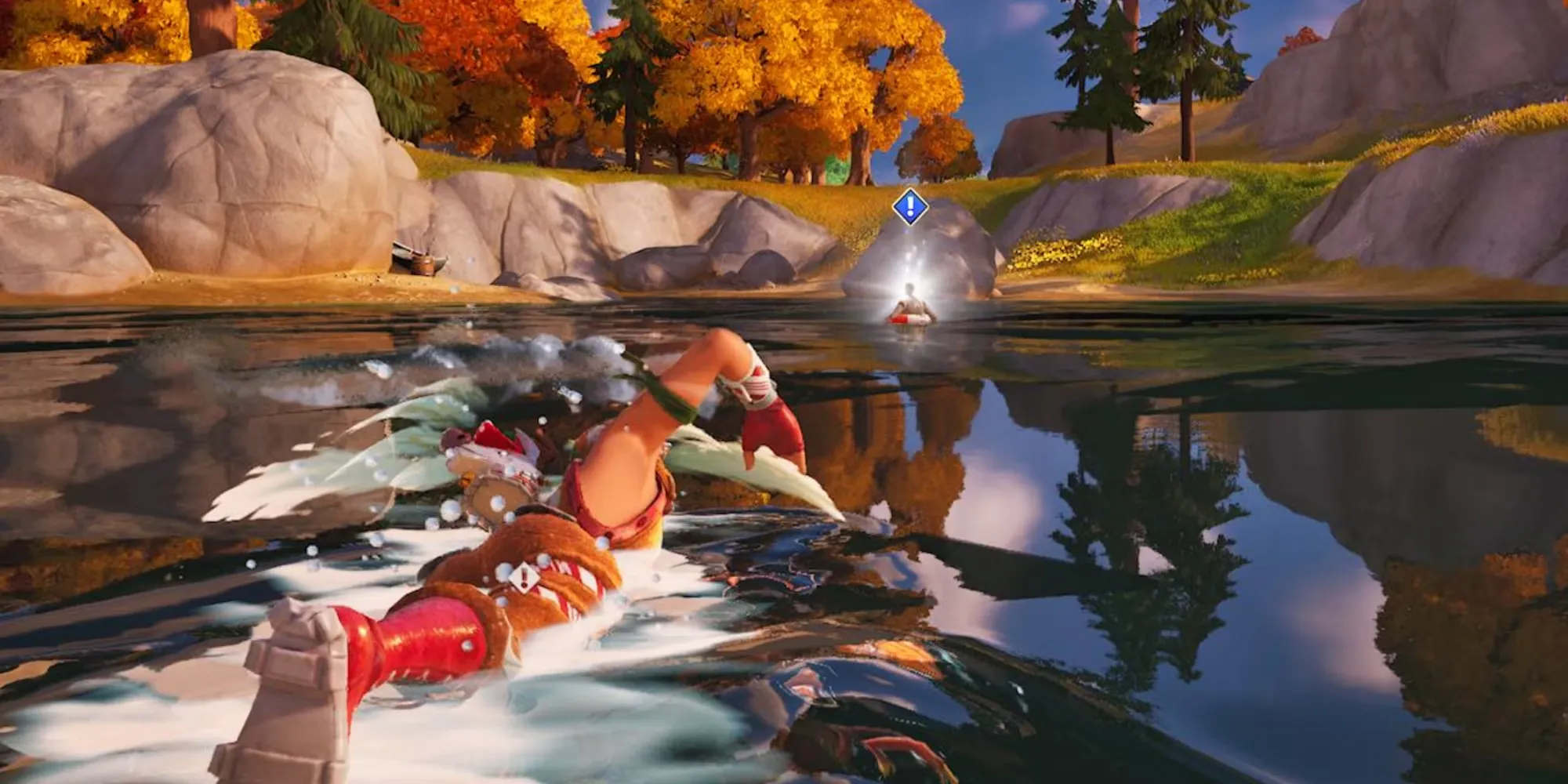Click the blue exclamation quest marker
The height and width of the screenshot is (784, 1568).
pos(909,207)
